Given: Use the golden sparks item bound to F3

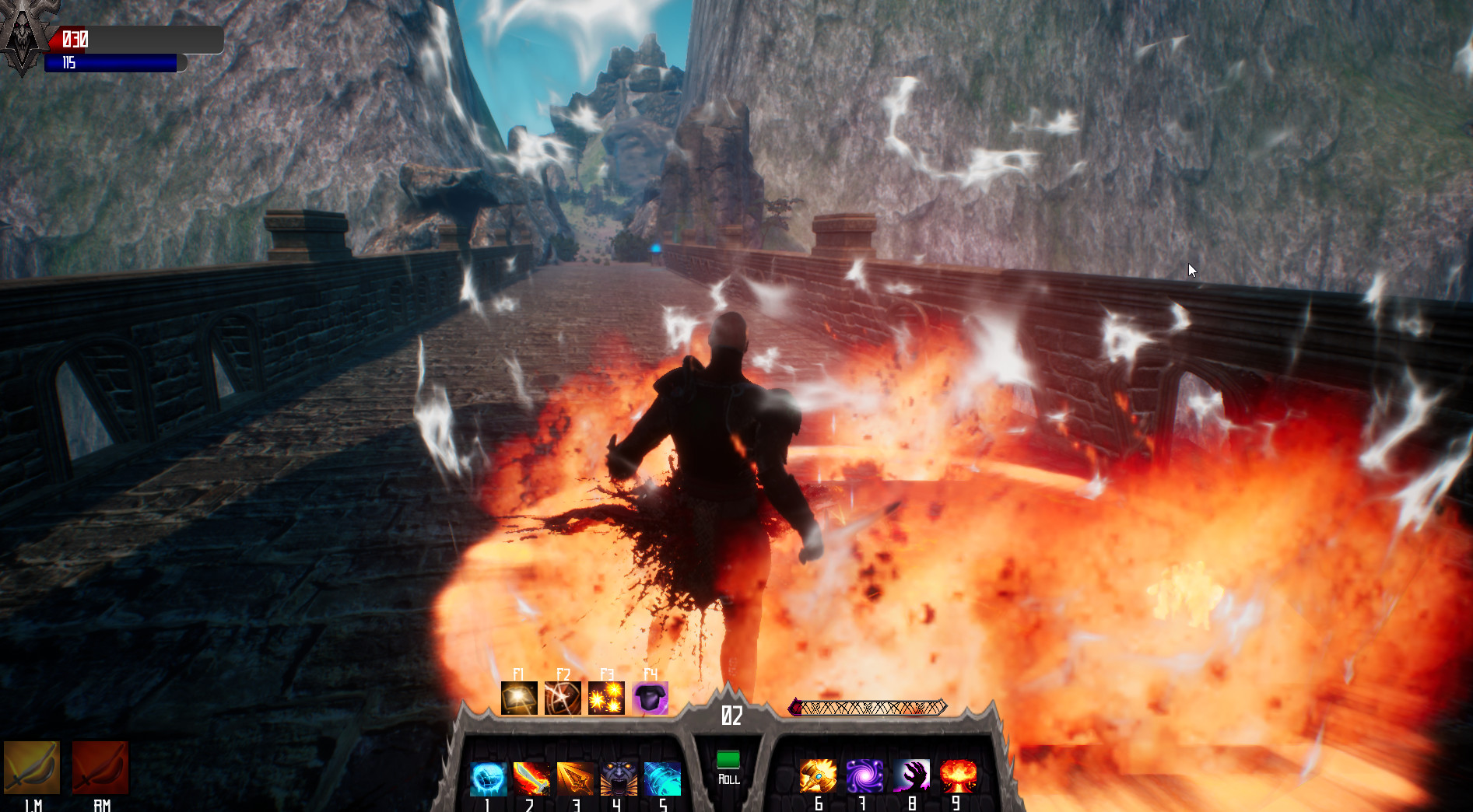Looking at the screenshot, I should coord(608,698).
